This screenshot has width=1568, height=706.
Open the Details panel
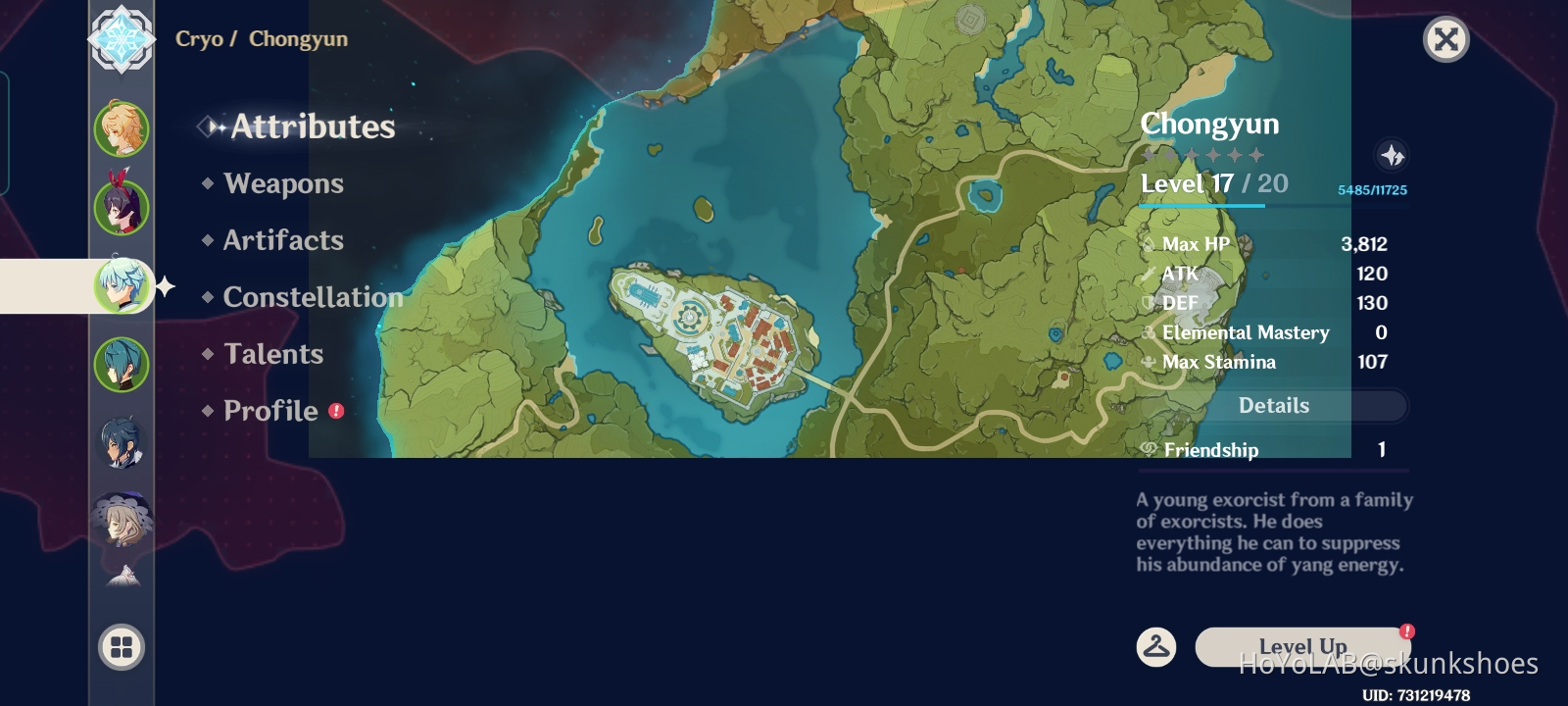point(1273,405)
